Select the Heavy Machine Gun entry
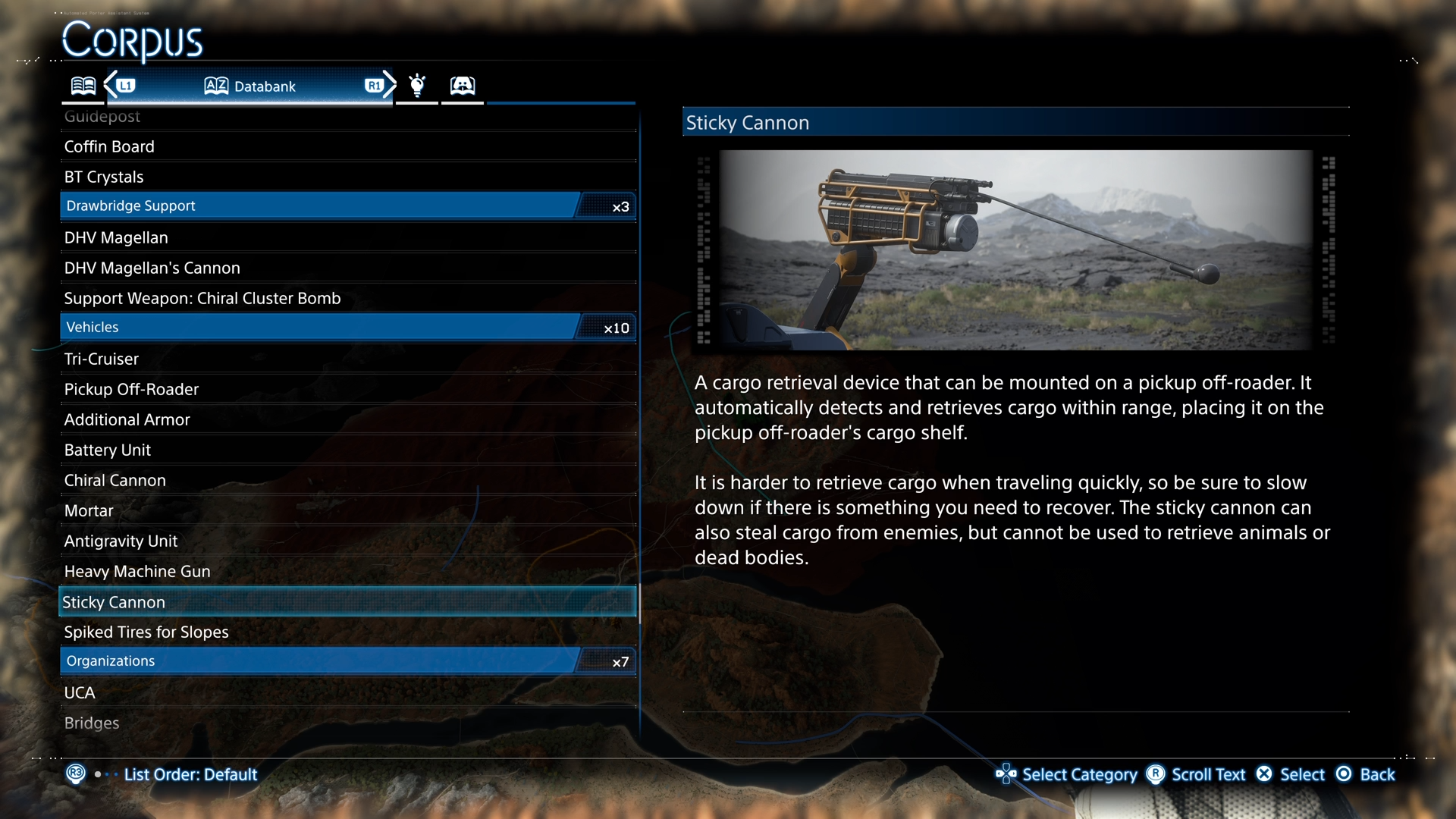 click(x=137, y=571)
